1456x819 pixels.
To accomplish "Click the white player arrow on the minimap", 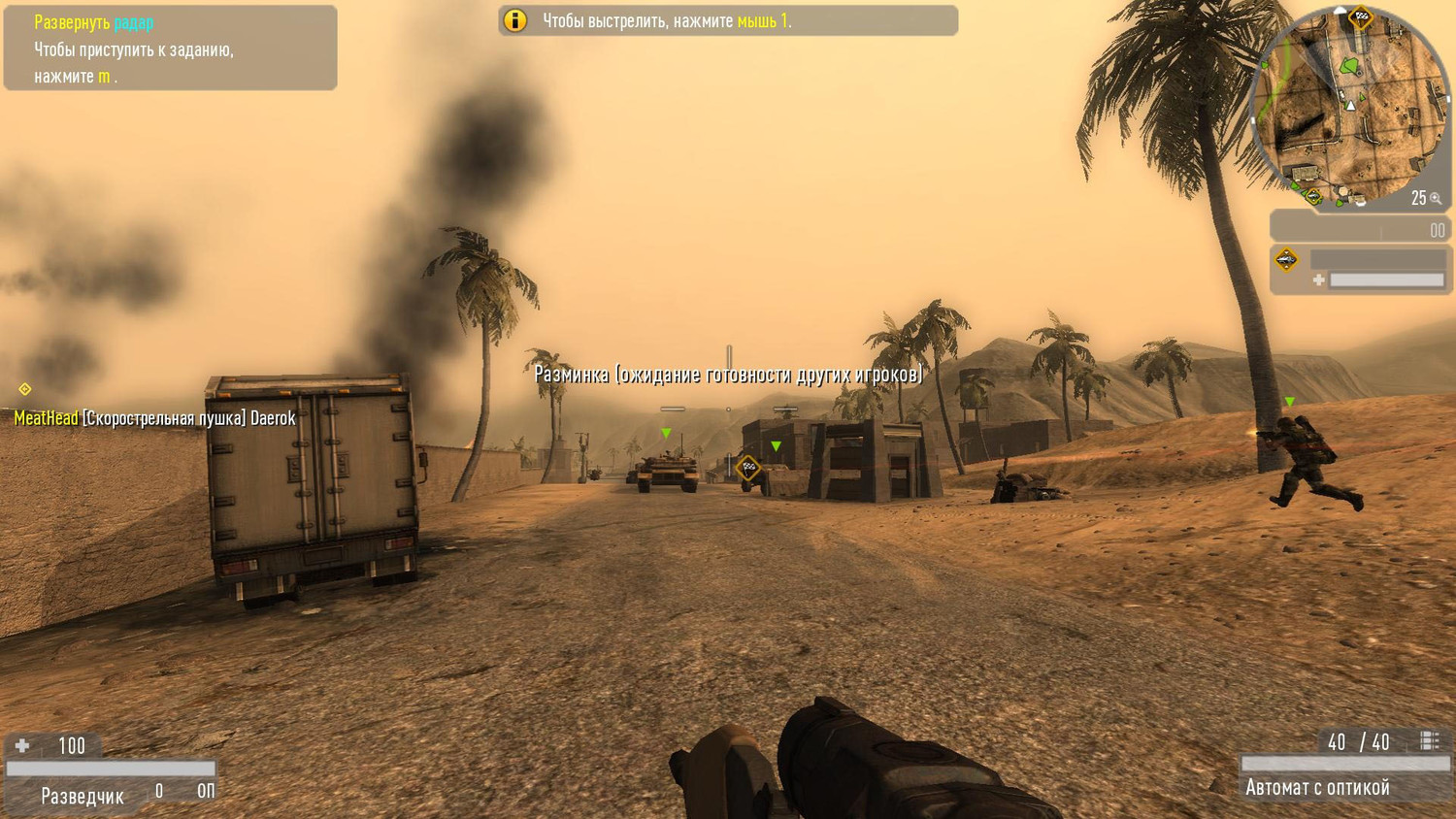I will click(1350, 105).
